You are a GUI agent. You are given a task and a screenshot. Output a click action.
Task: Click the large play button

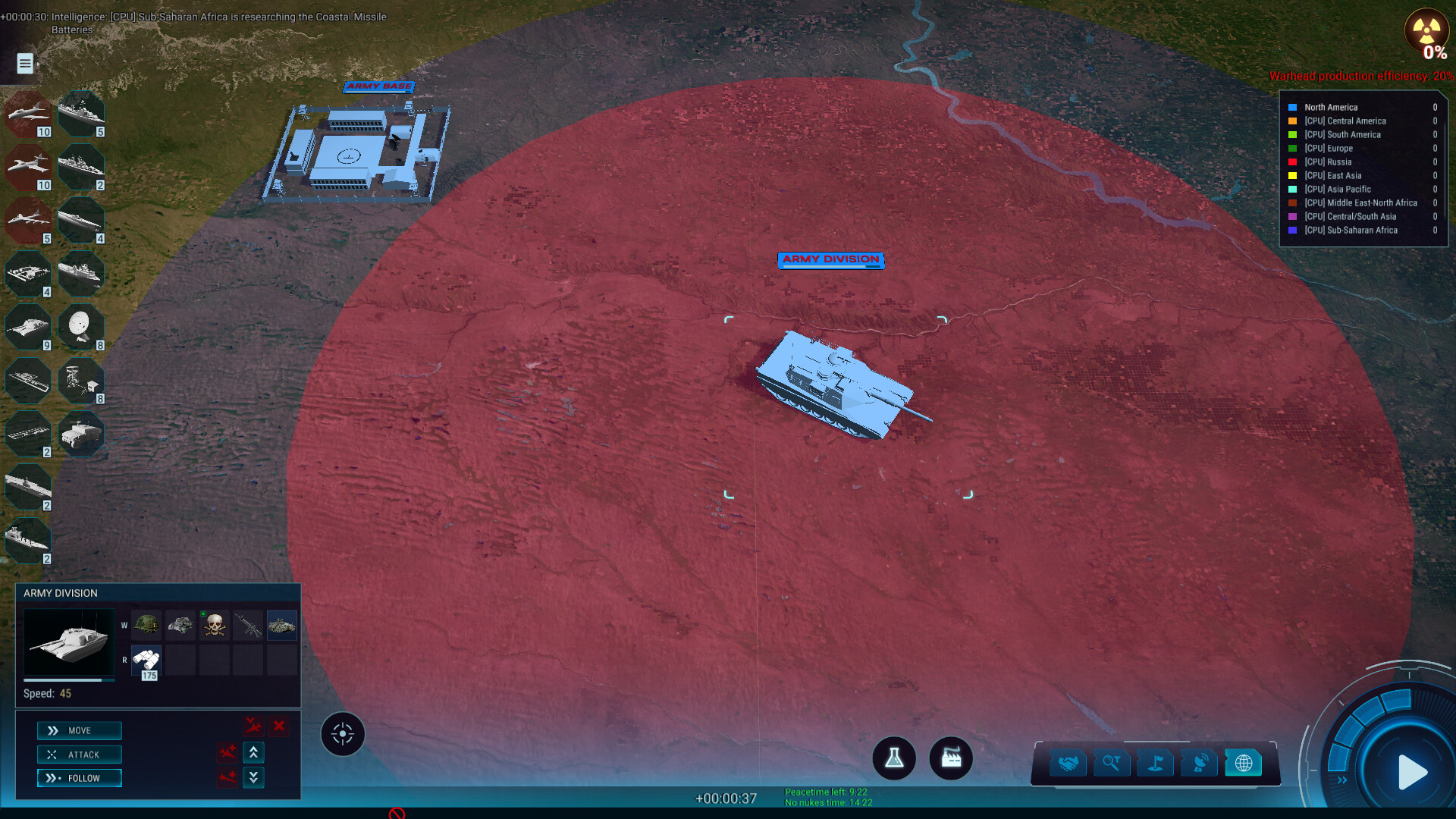pos(1411,772)
